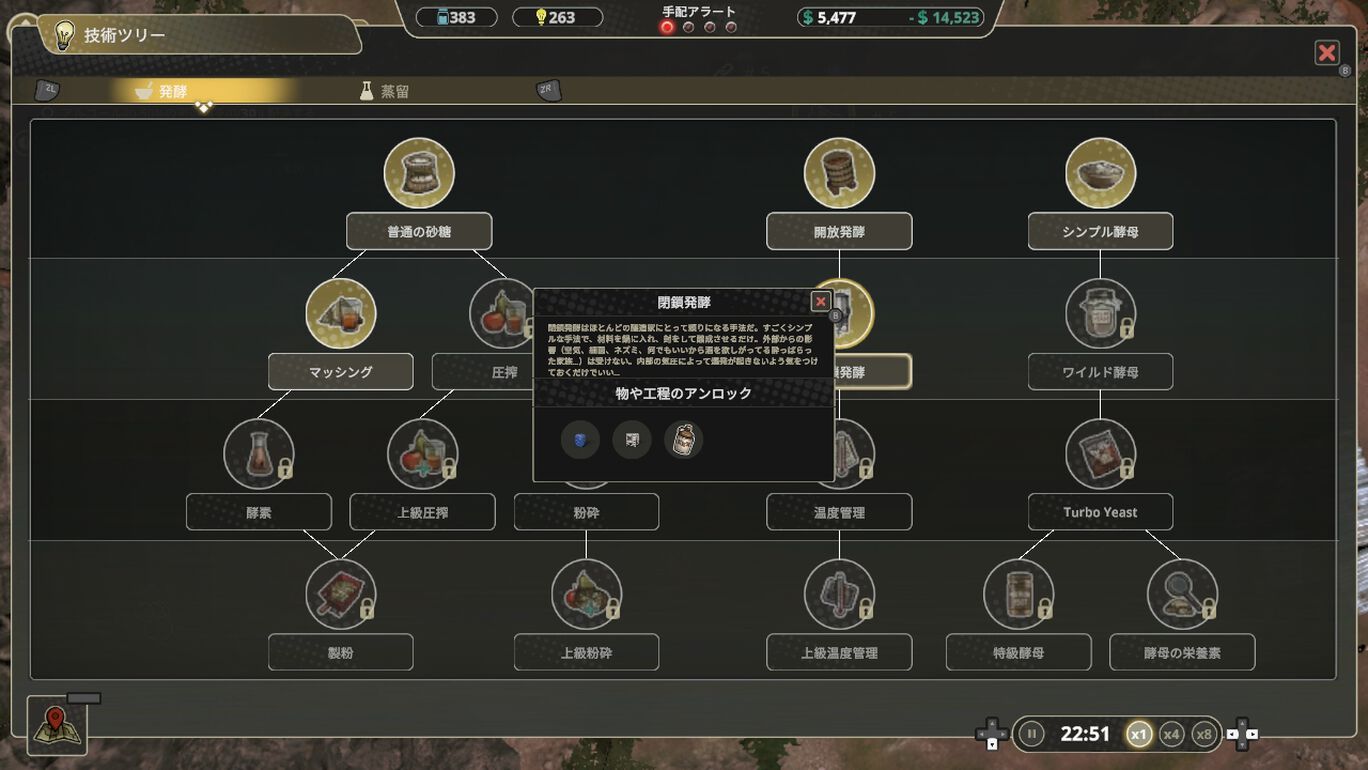Viewport: 1368px width, 770px height.
Task: Select the locked 酵素 technology
Action: tap(258, 512)
